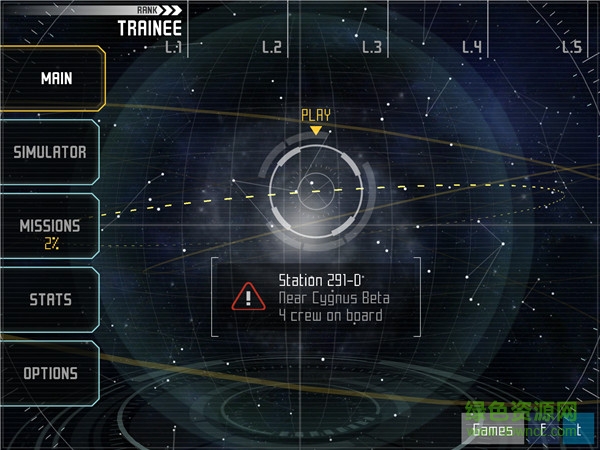Click the red warning triangle icon
600x450 pixels.
(244, 297)
